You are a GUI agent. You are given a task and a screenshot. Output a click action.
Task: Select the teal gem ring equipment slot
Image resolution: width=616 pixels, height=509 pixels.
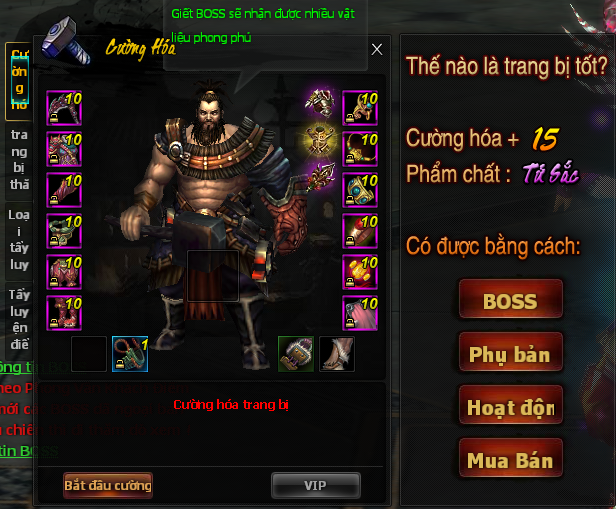pyautogui.click(x=360, y=190)
